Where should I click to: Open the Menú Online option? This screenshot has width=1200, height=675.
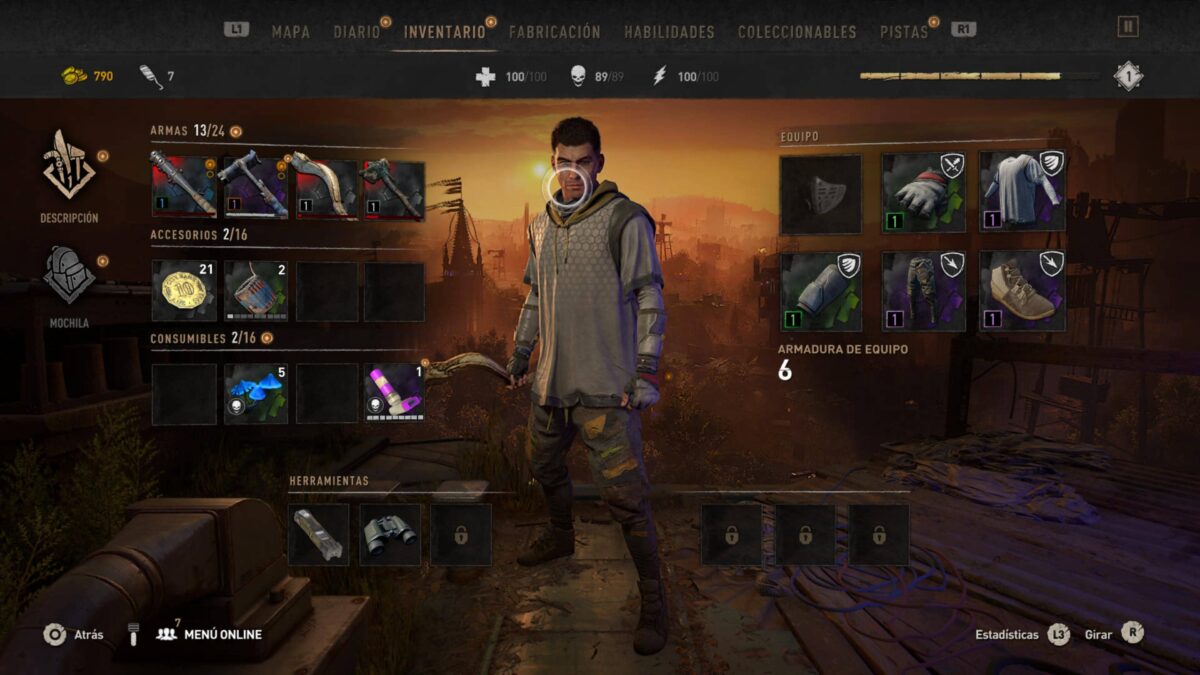(209, 634)
